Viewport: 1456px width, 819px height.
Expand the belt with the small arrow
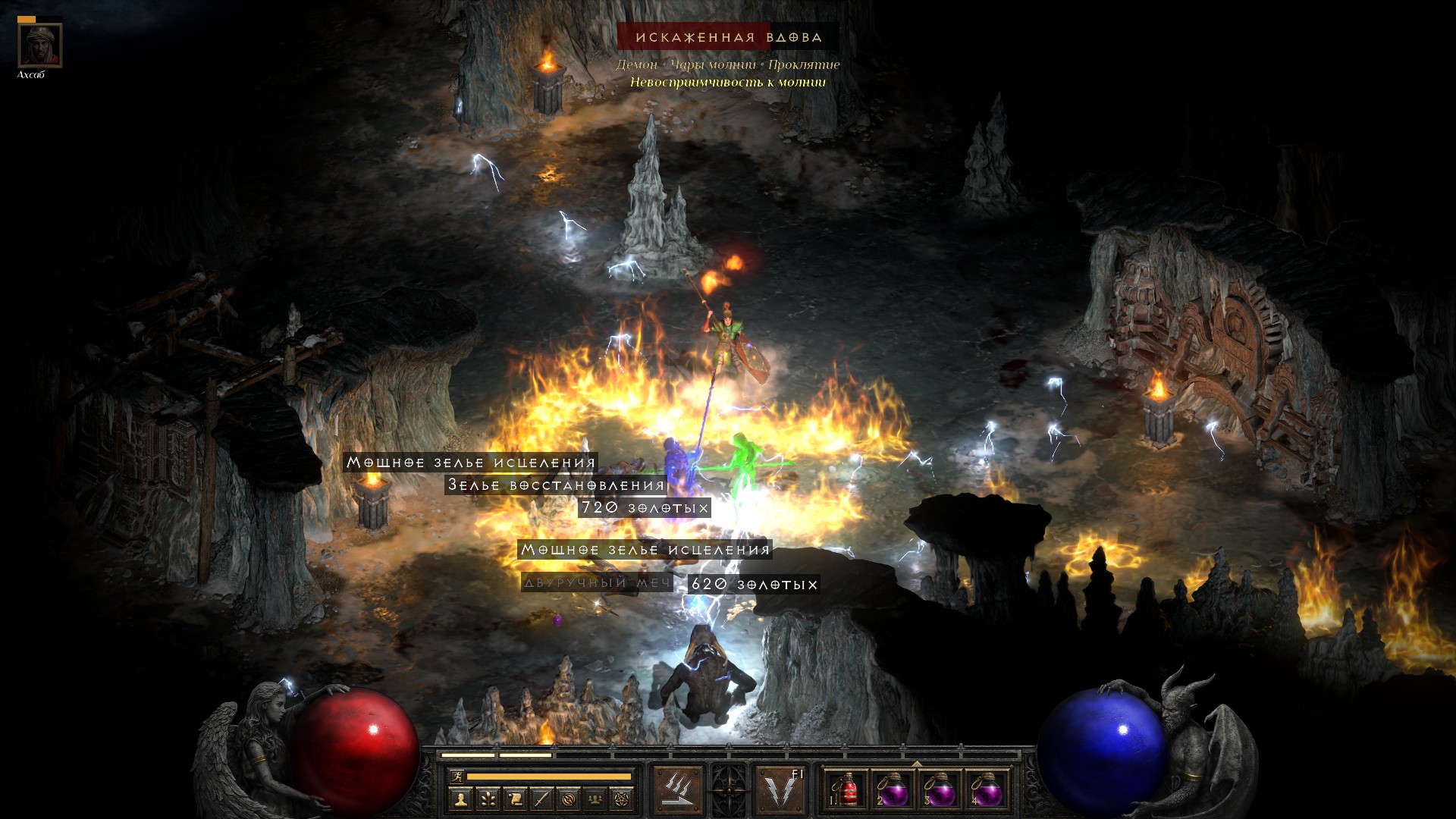coord(917,764)
